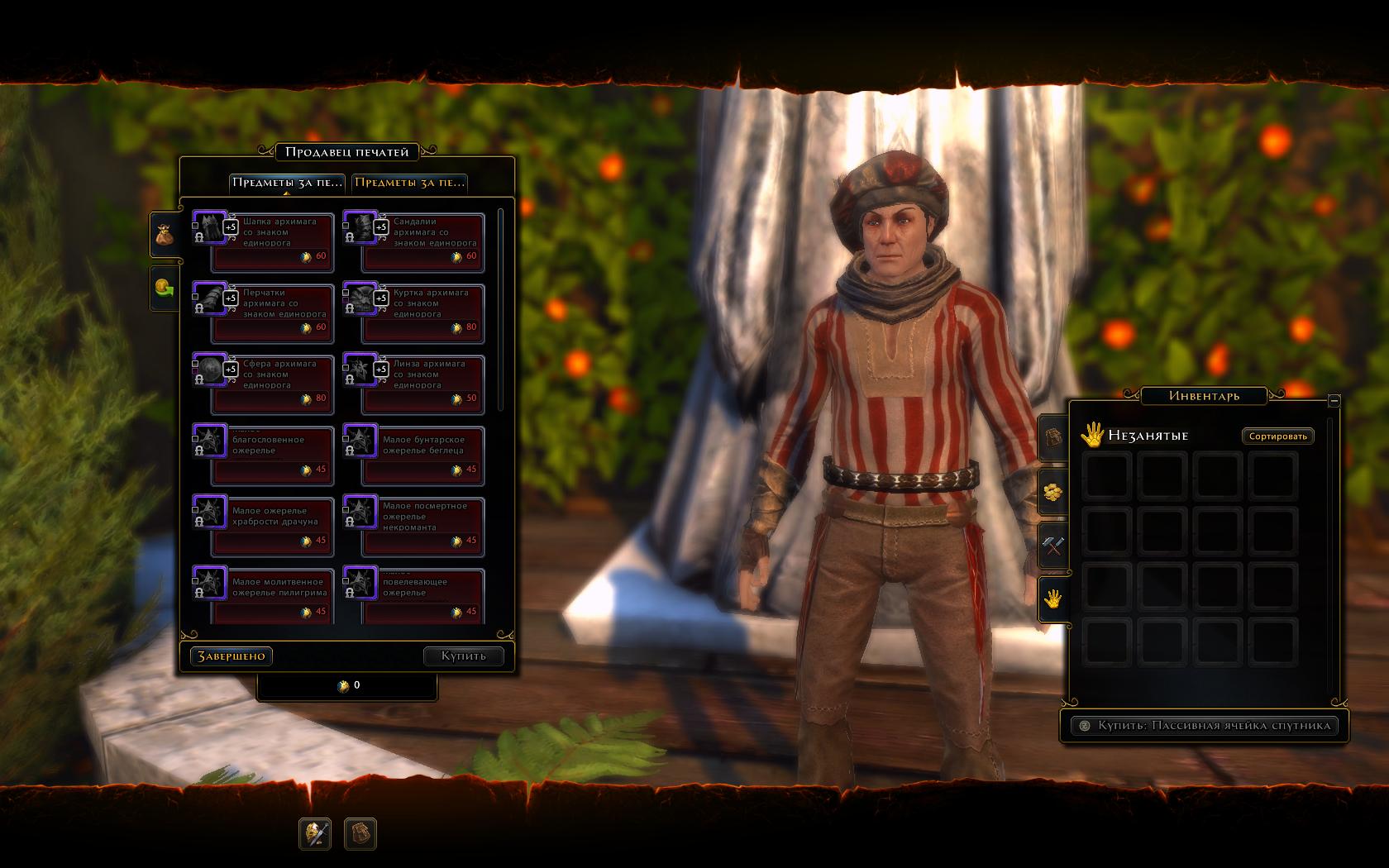Click the Купить buy button

click(x=463, y=656)
